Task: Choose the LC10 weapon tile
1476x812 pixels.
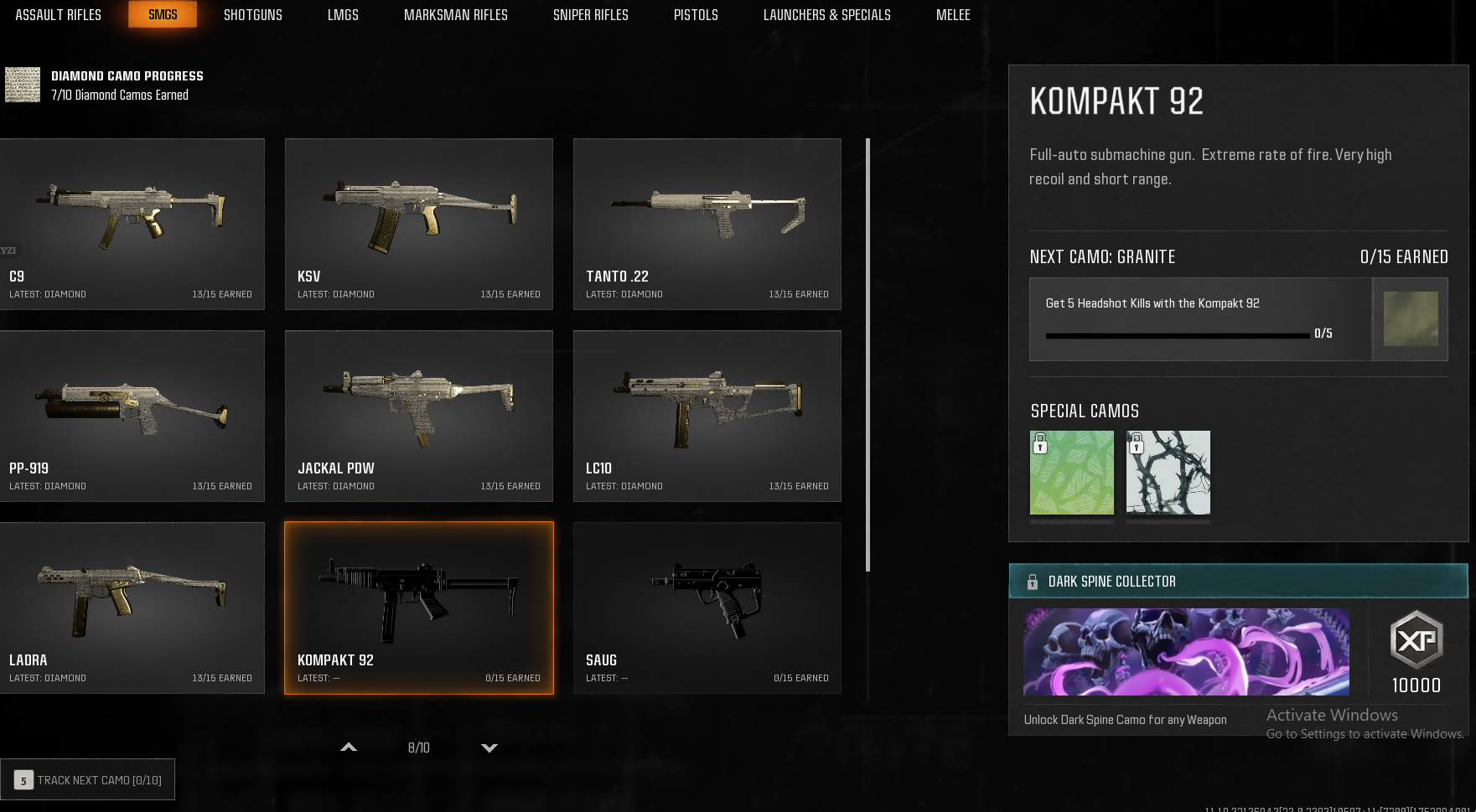Action: pos(707,416)
